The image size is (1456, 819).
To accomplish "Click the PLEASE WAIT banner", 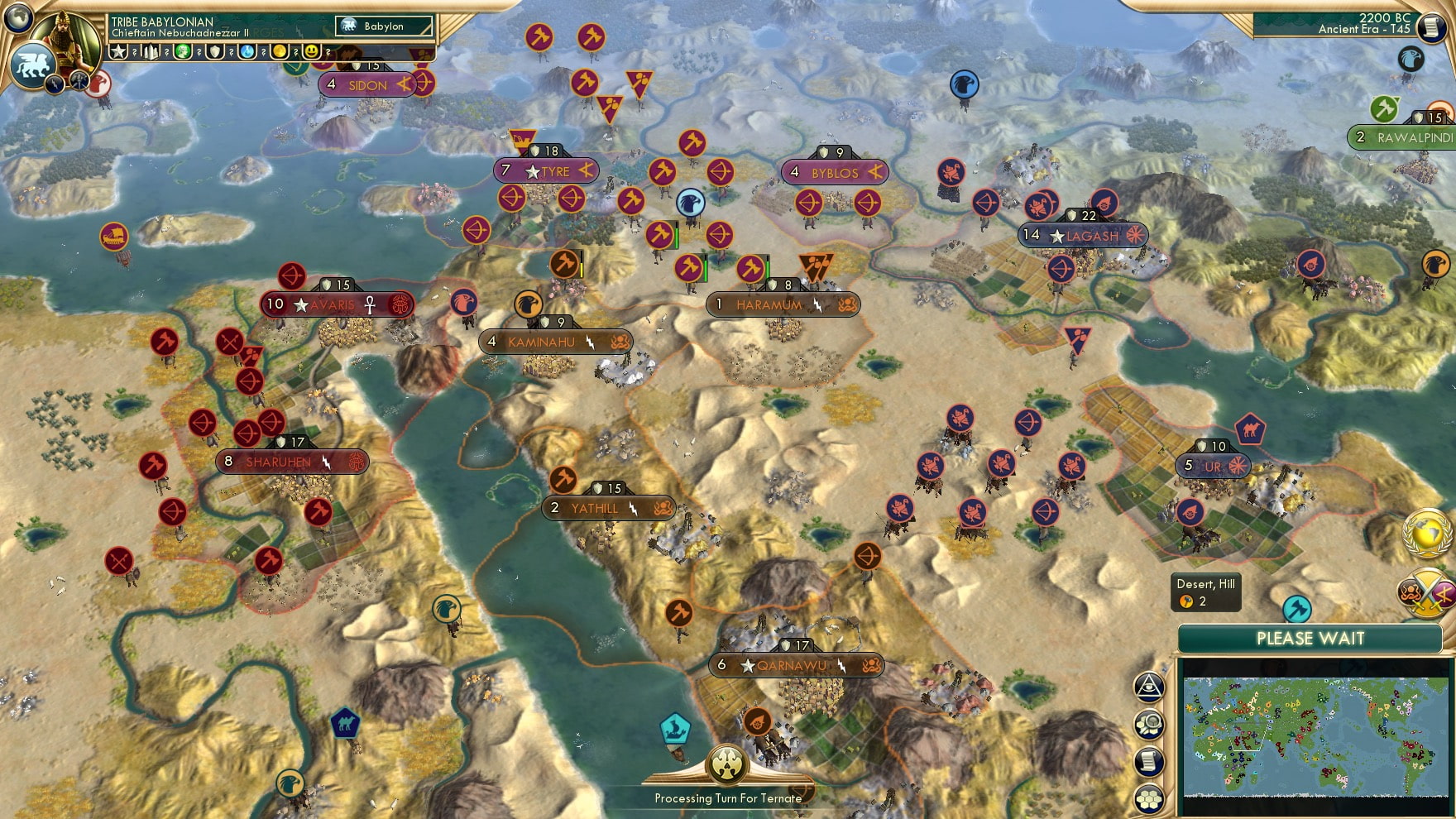I will click(x=1311, y=639).
